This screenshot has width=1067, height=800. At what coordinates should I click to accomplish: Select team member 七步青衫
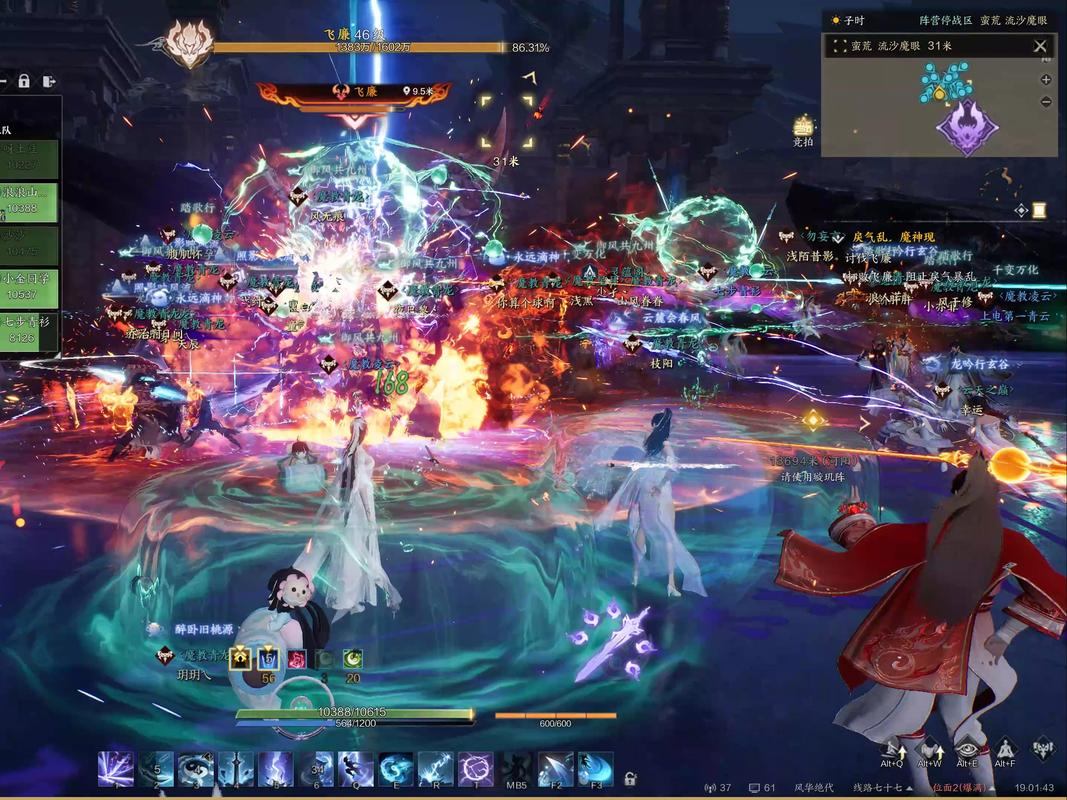(28, 330)
